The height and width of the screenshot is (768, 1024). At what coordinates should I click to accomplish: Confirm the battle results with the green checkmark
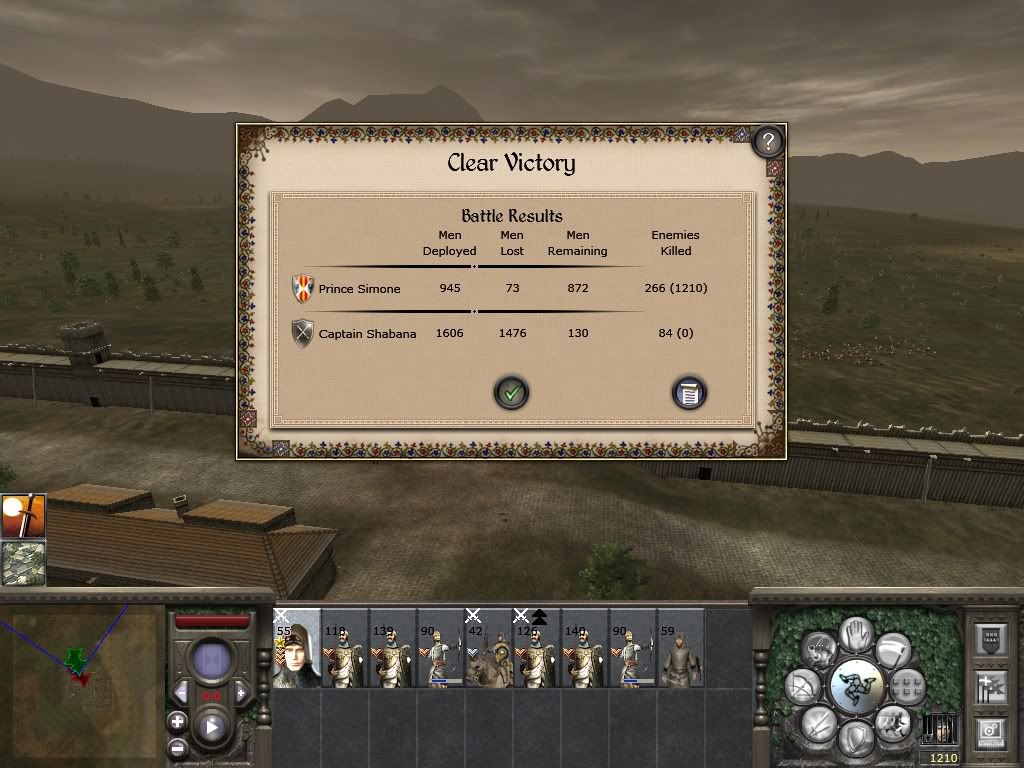pos(511,393)
